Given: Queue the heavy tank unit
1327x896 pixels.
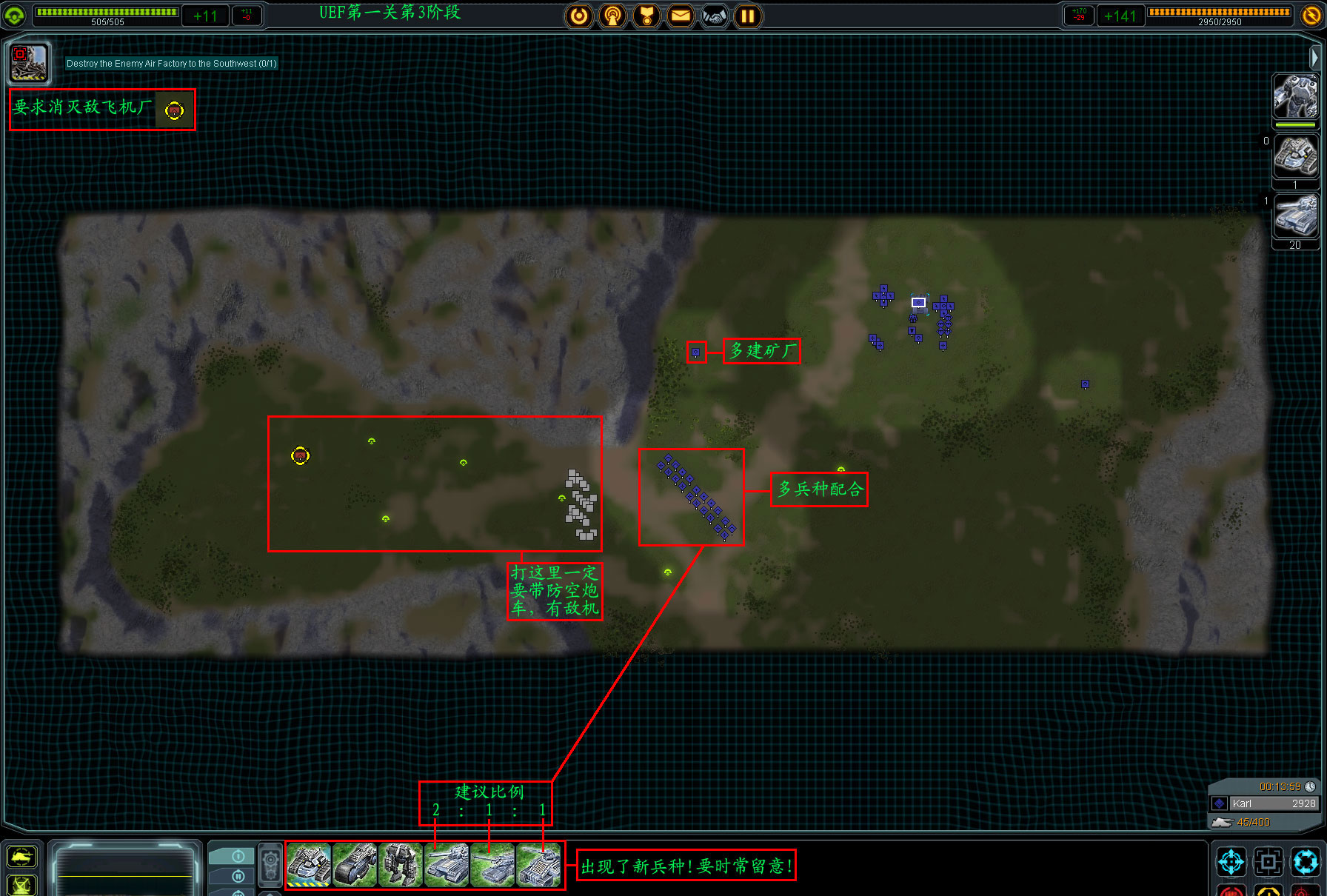Looking at the screenshot, I should tap(447, 865).
